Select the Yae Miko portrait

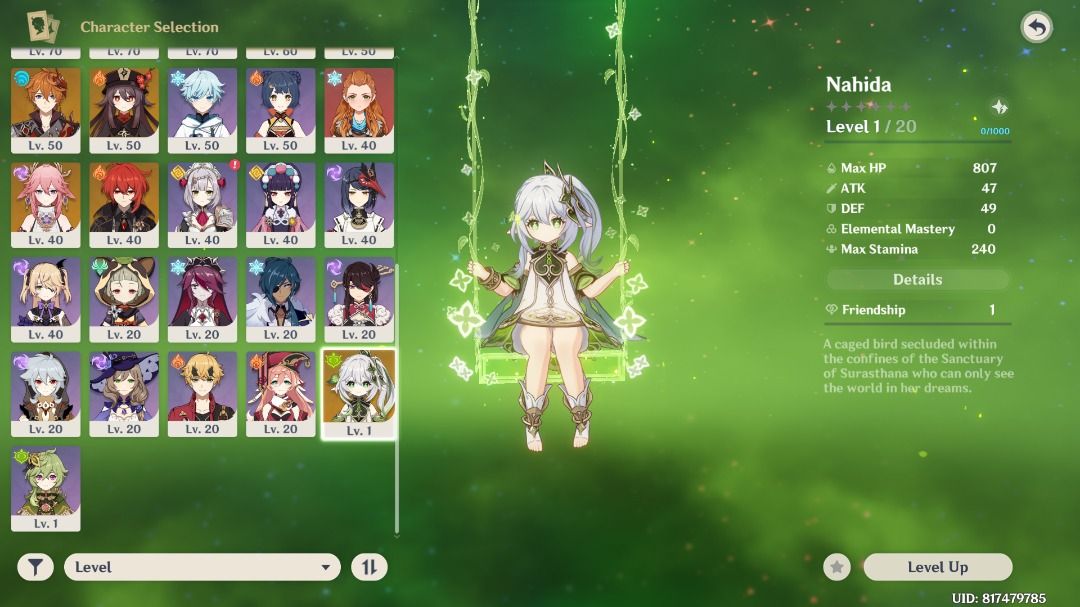pos(46,203)
